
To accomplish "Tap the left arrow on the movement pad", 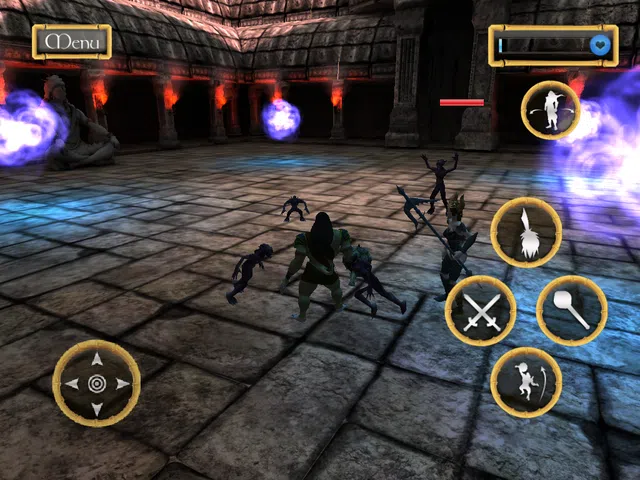I will tap(71, 384).
